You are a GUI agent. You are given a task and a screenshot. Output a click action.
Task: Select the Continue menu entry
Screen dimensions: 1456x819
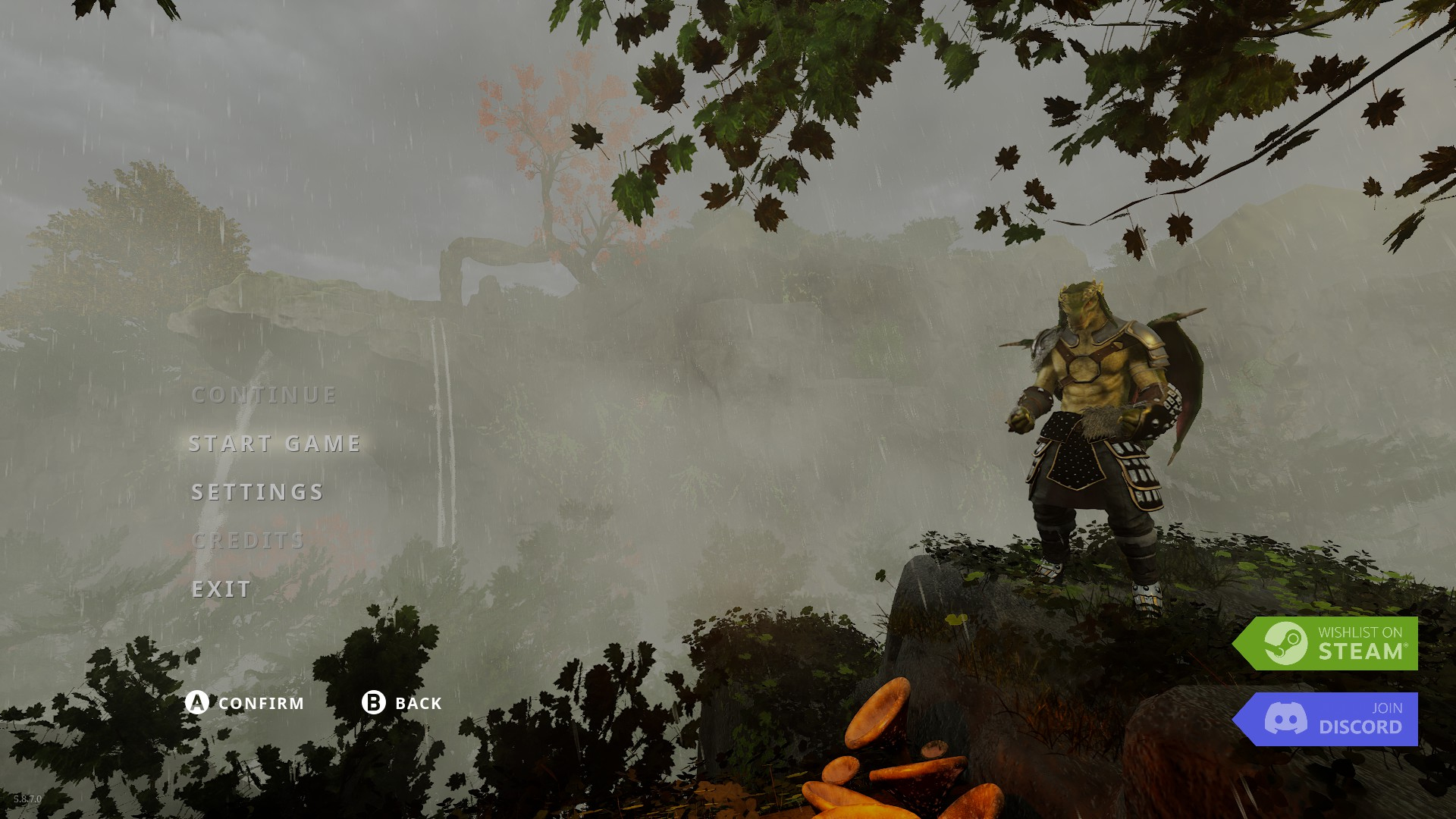pyautogui.click(x=264, y=395)
